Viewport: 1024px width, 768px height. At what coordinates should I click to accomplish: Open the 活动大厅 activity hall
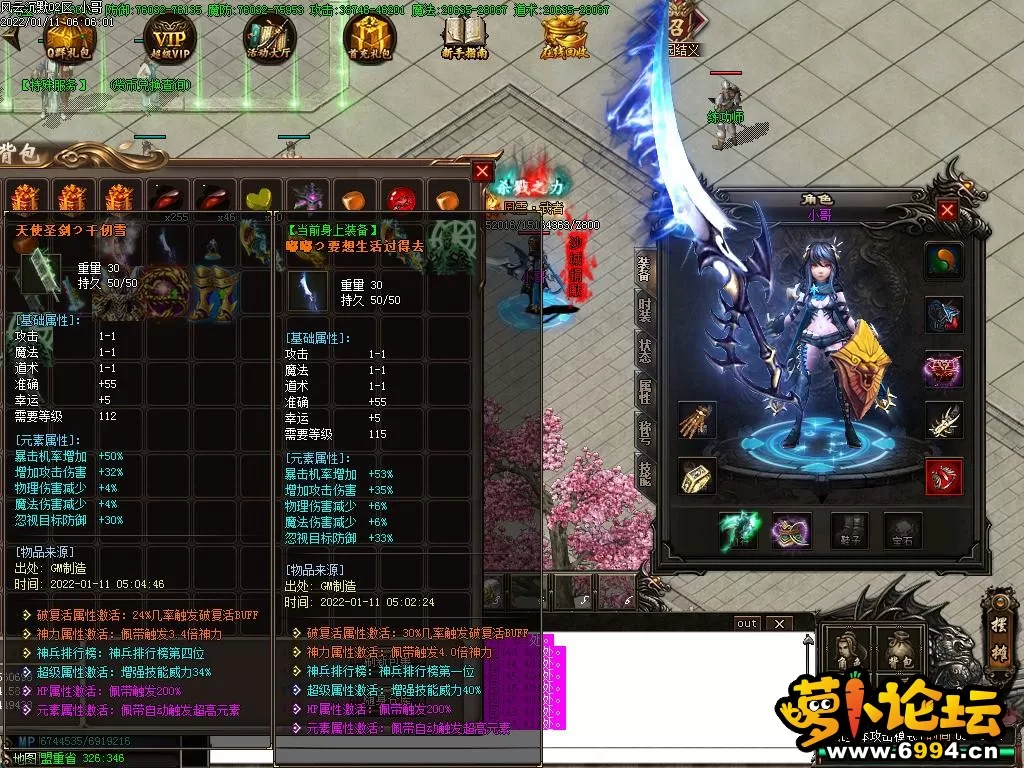pos(270,39)
